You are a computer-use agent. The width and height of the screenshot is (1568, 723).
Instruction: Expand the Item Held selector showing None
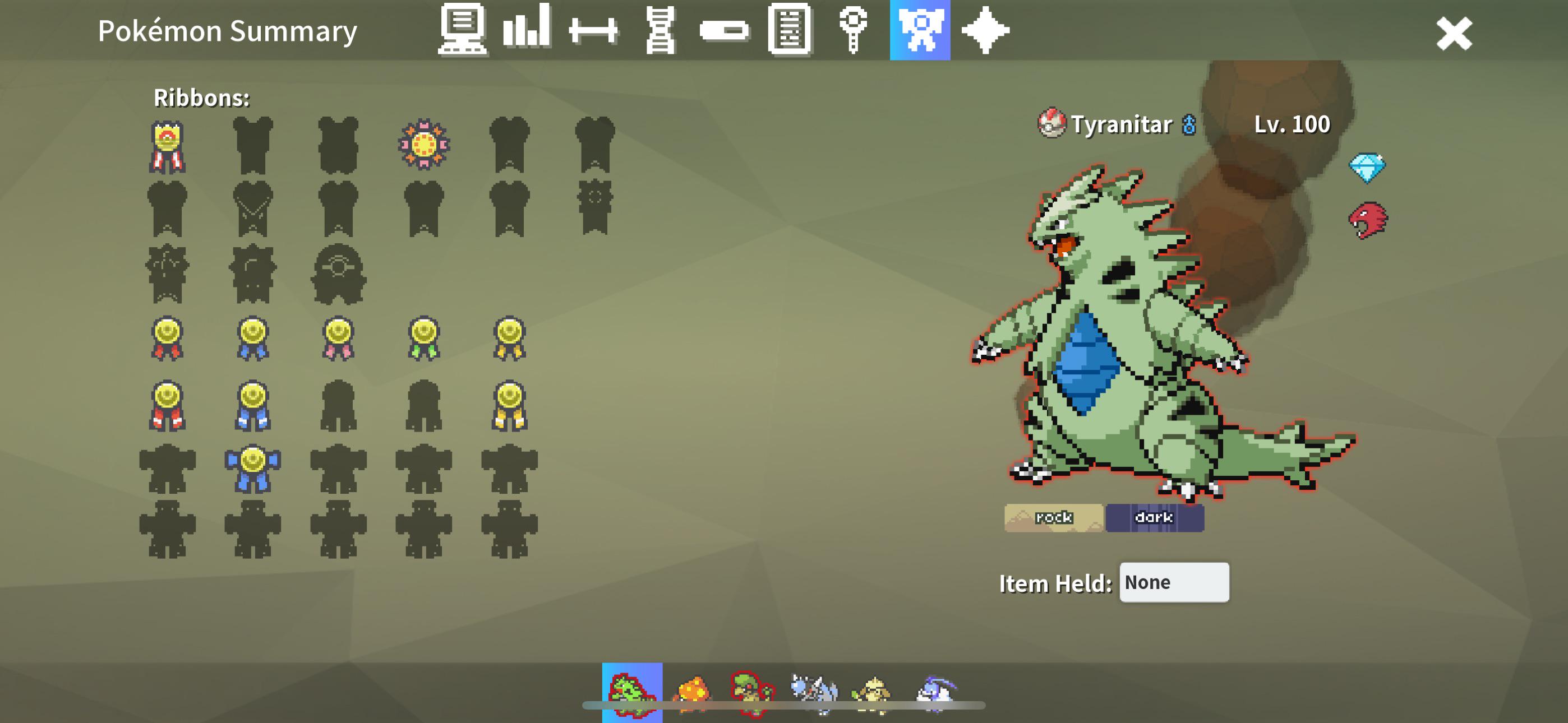click(x=1174, y=582)
